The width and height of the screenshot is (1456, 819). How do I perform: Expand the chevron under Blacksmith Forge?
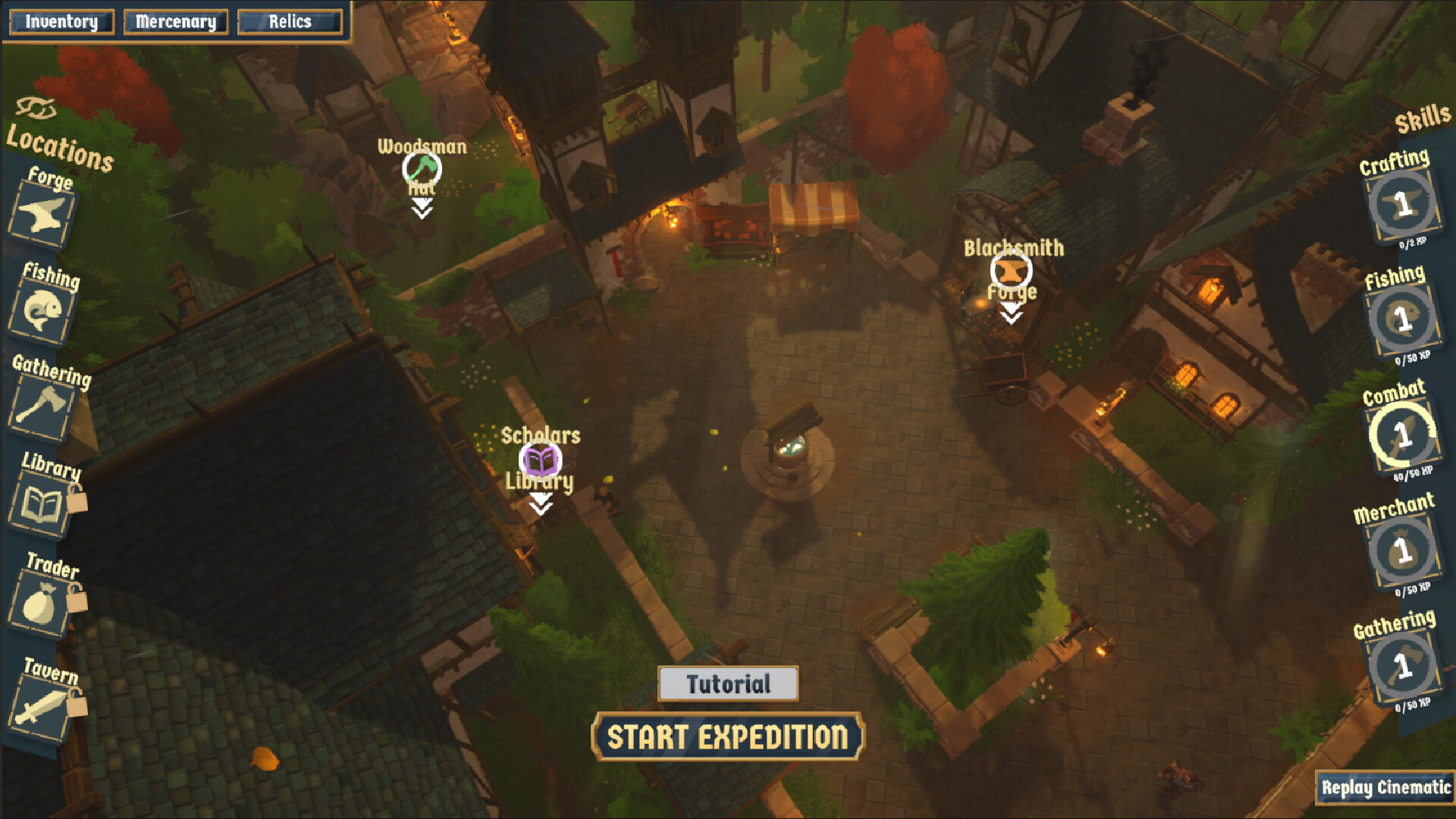1012,315
